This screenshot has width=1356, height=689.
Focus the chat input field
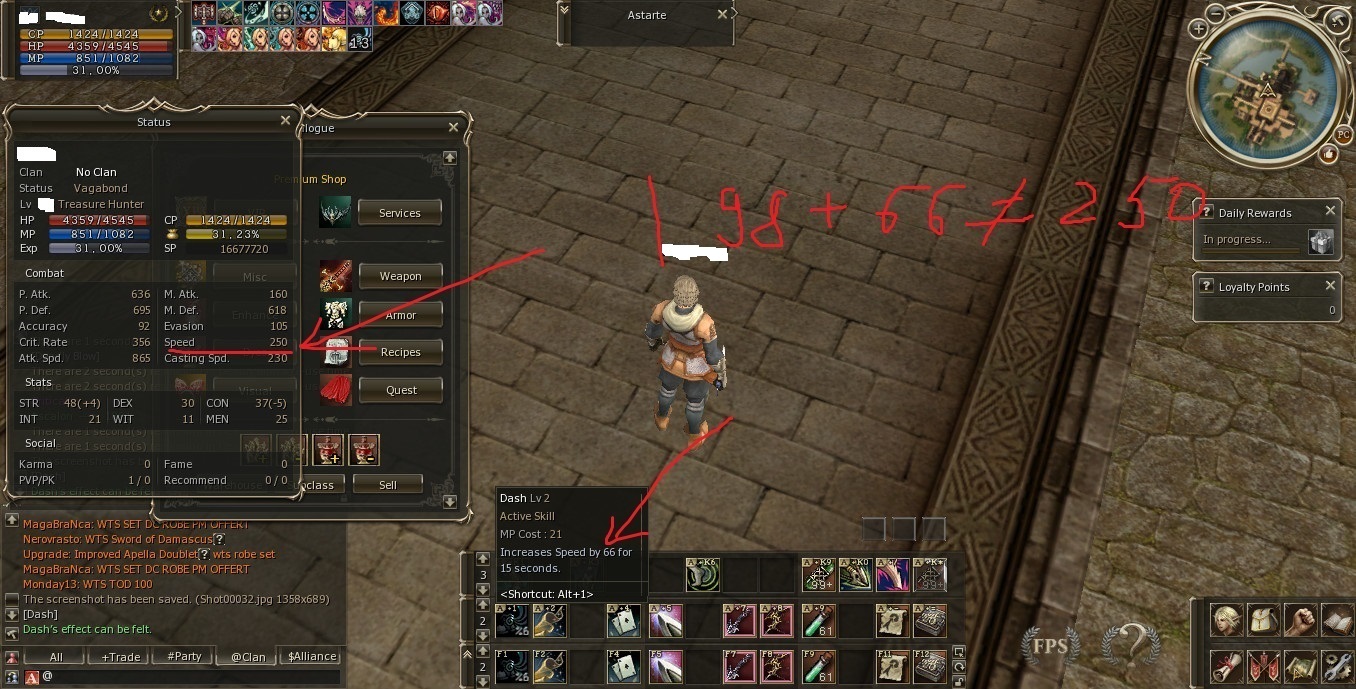[190, 677]
